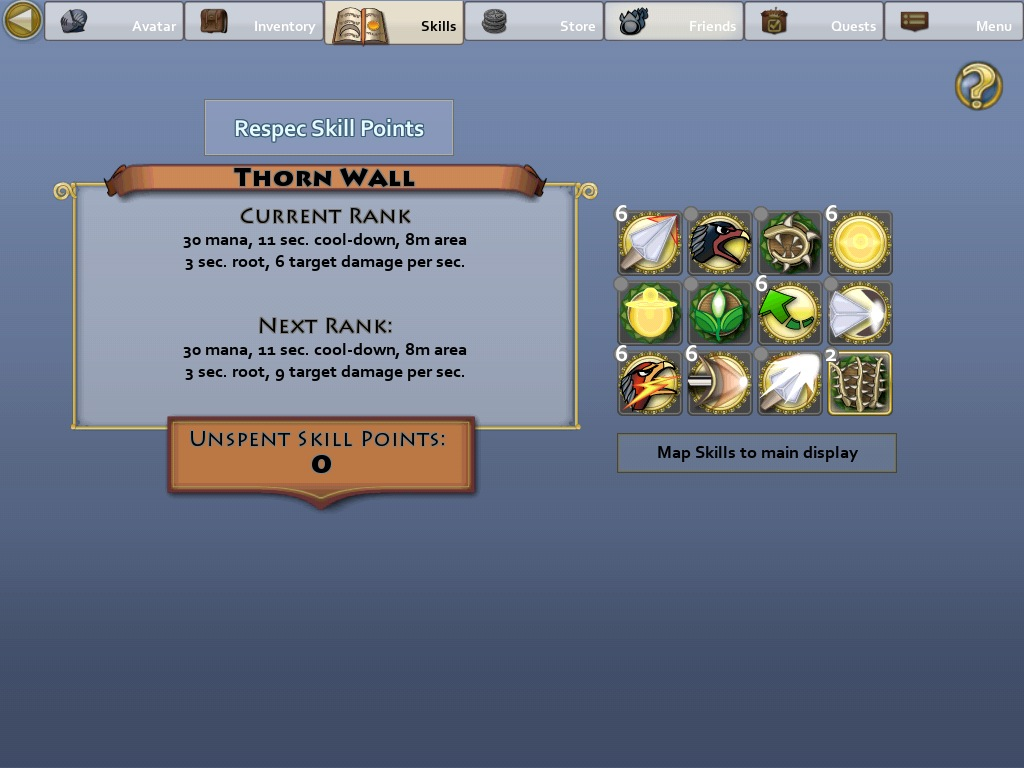The height and width of the screenshot is (768, 1024).
Task: Switch to the Inventory tab
Action: point(254,22)
